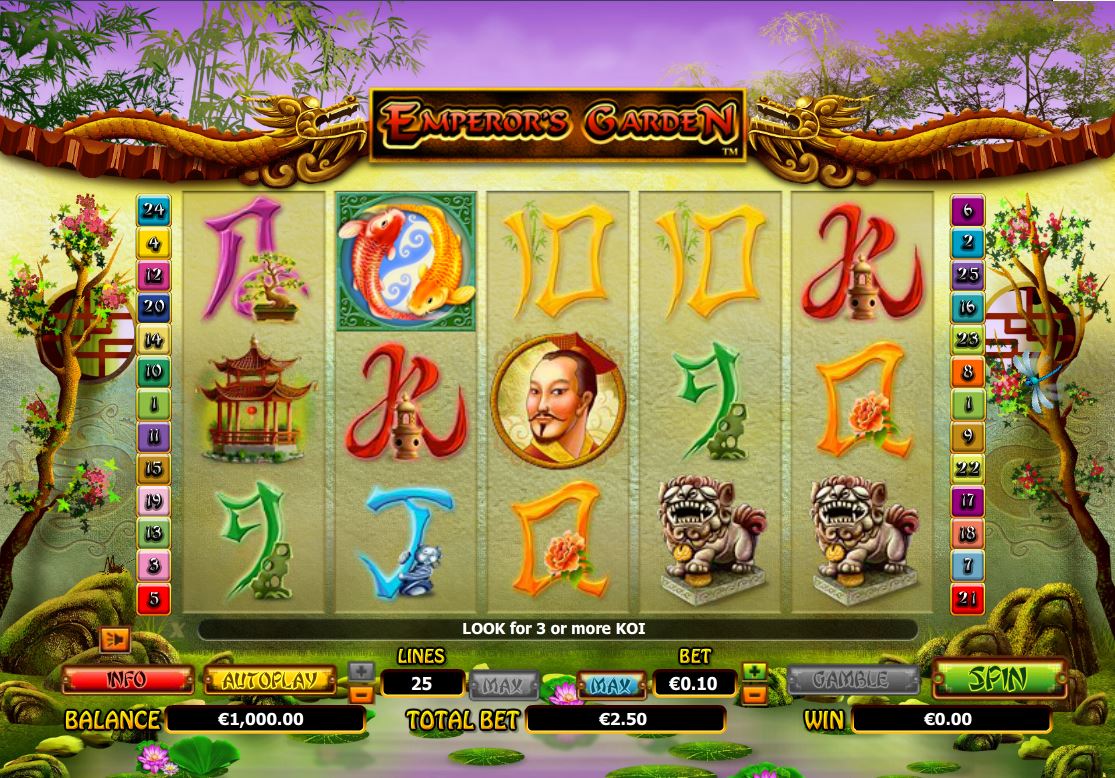Open the red INFO paytable button

(x=127, y=680)
